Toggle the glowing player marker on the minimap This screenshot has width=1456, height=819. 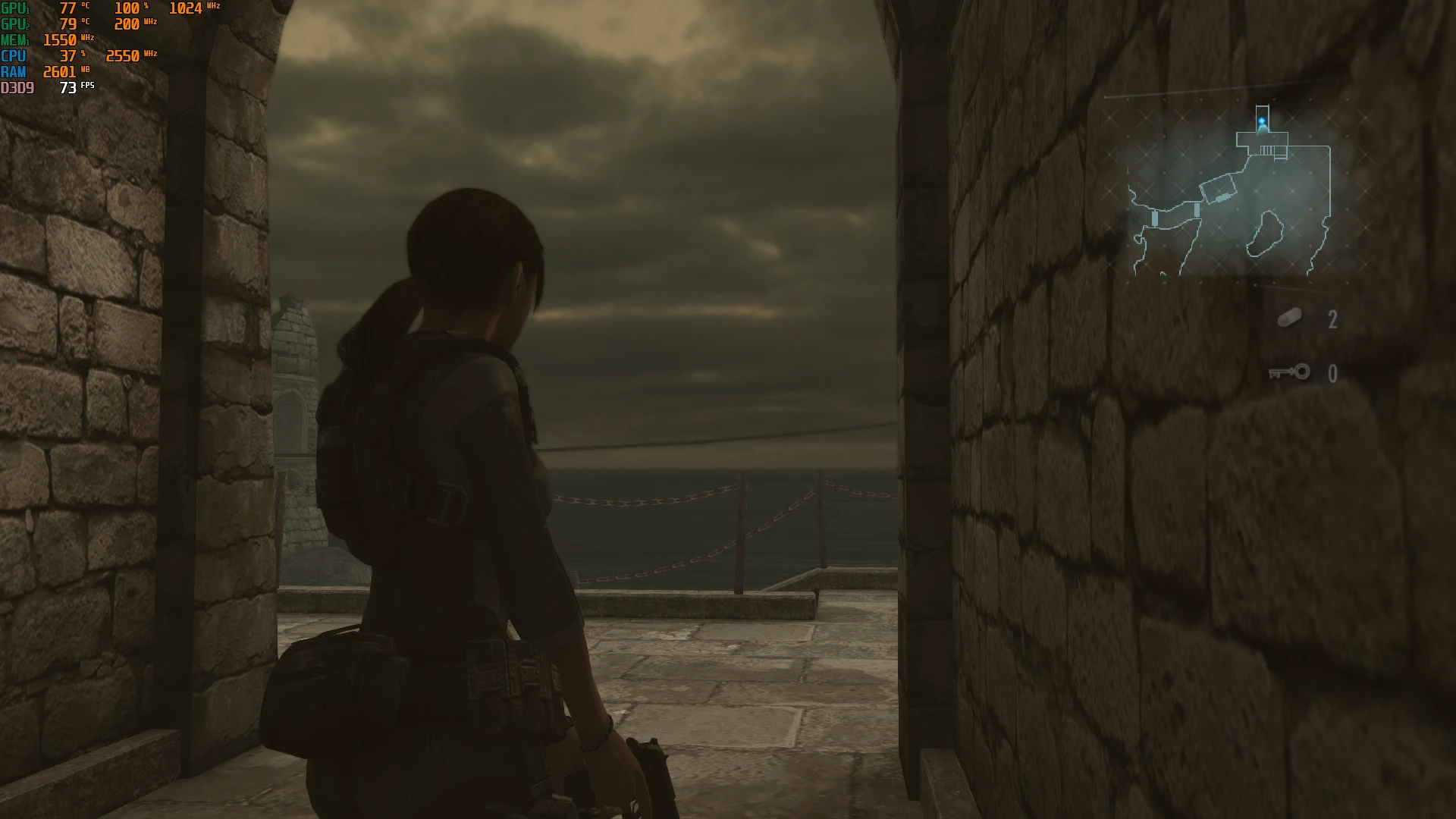(x=1262, y=120)
